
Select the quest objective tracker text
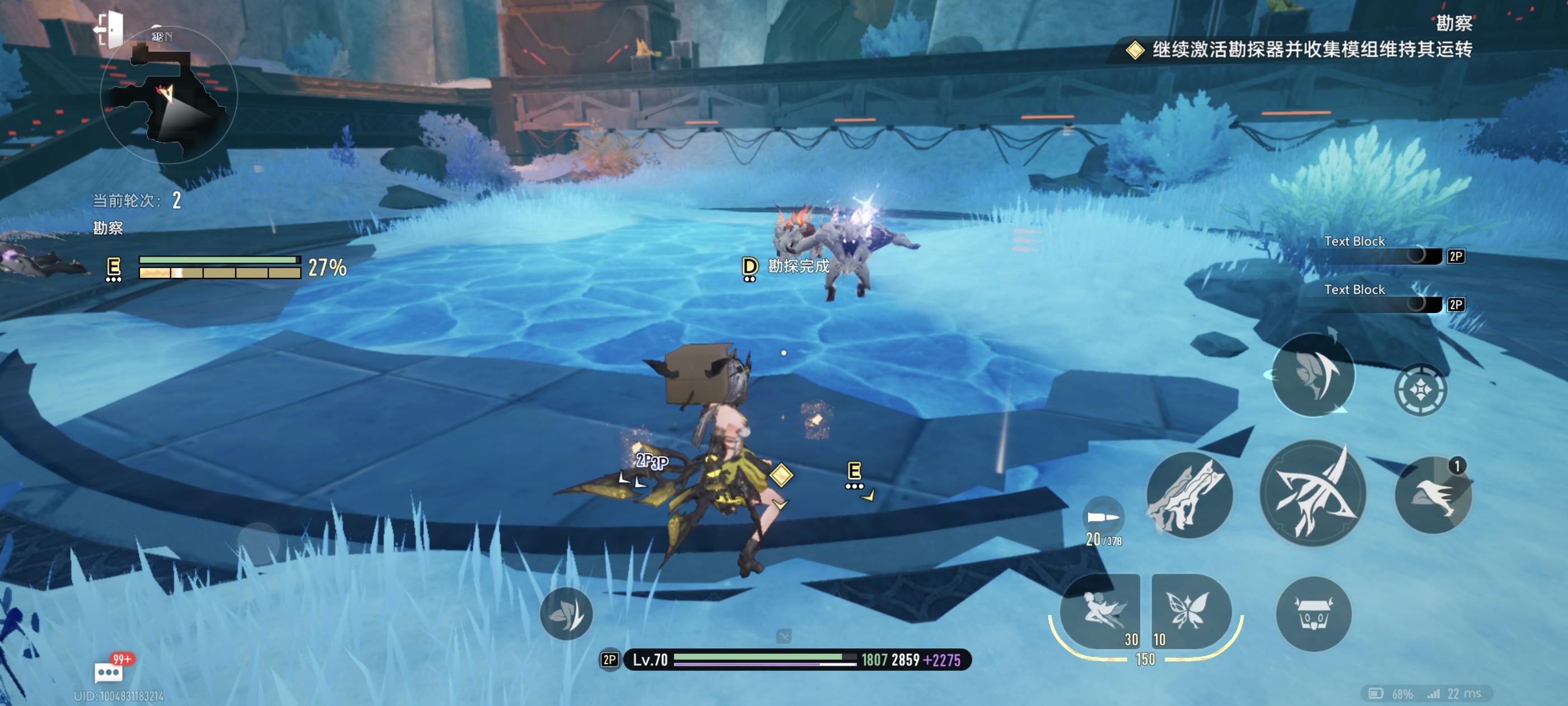click(1311, 49)
